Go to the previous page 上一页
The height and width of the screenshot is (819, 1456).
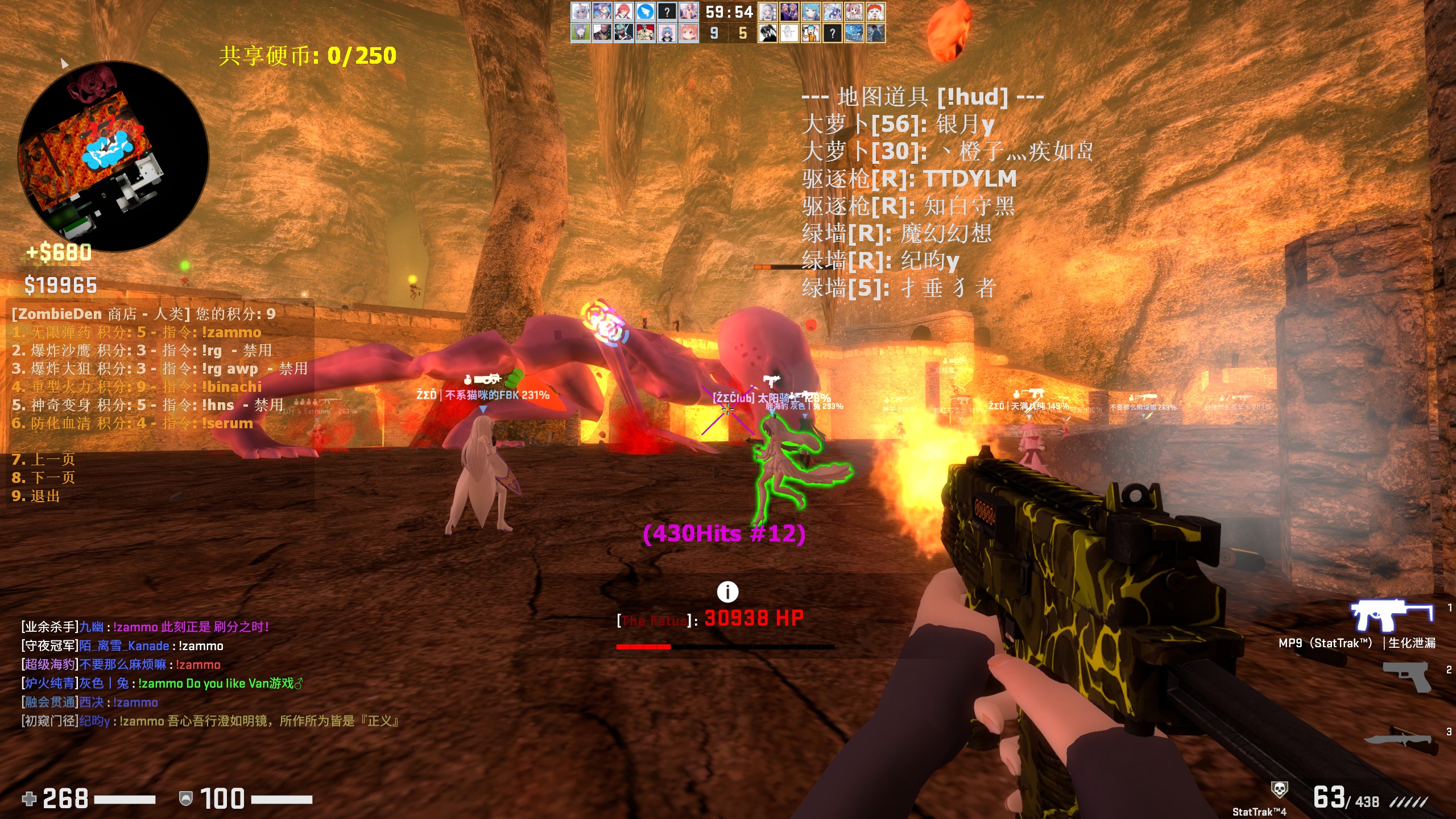[x=43, y=460]
